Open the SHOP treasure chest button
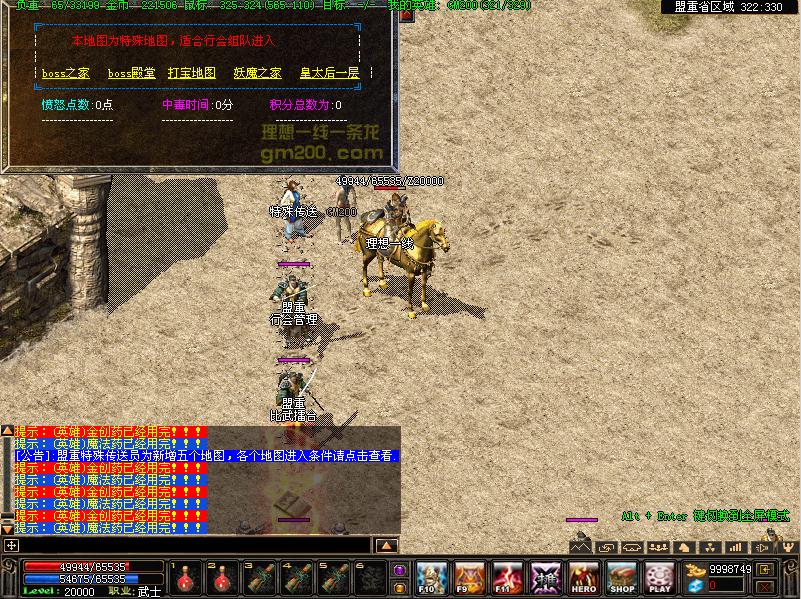The width and height of the screenshot is (801, 599). click(x=622, y=577)
